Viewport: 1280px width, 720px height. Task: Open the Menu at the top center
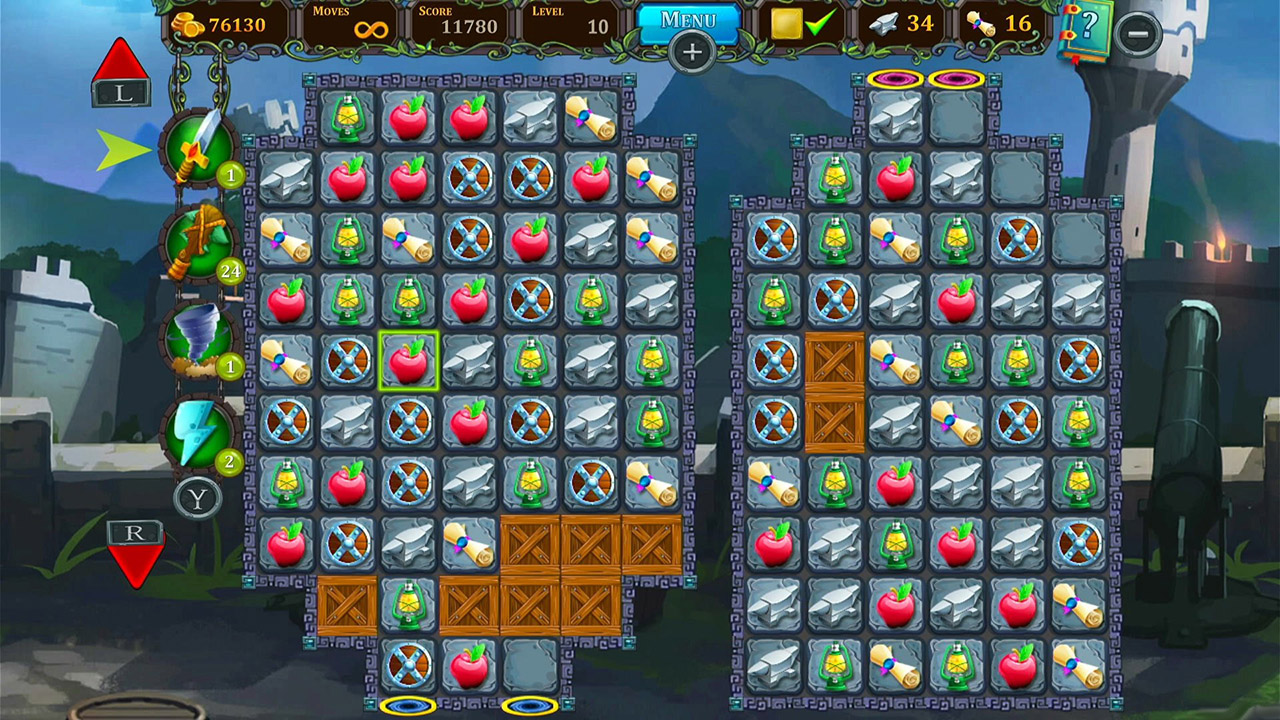pyautogui.click(x=688, y=20)
